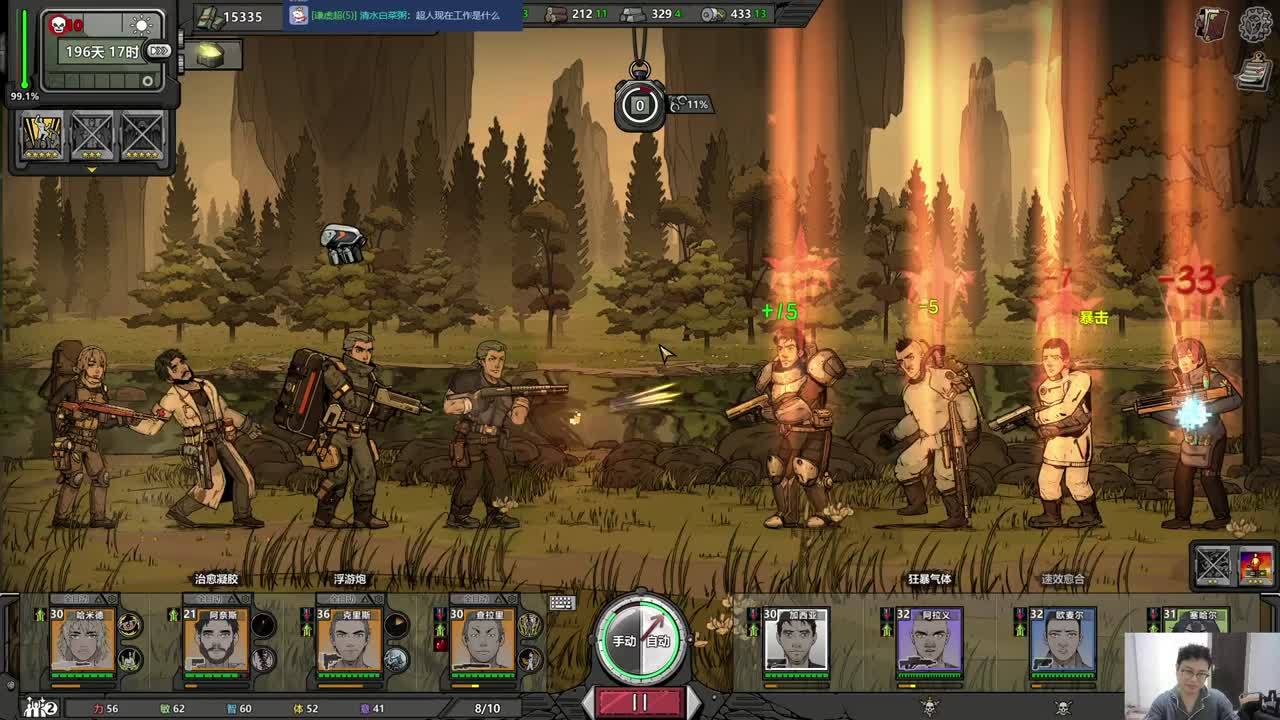The image size is (1280, 720).
Task: Select squad member 哈米德 portrait
Action: (83, 643)
